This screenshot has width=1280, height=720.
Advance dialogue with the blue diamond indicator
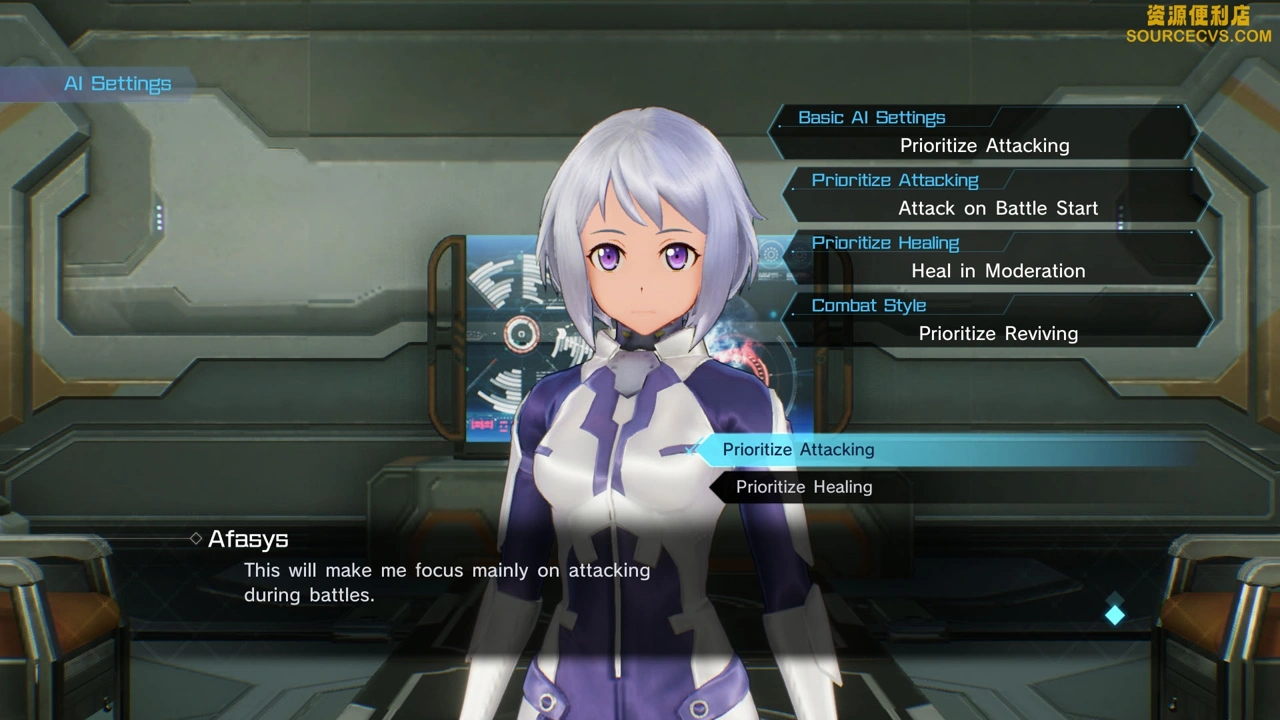point(1115,614)
